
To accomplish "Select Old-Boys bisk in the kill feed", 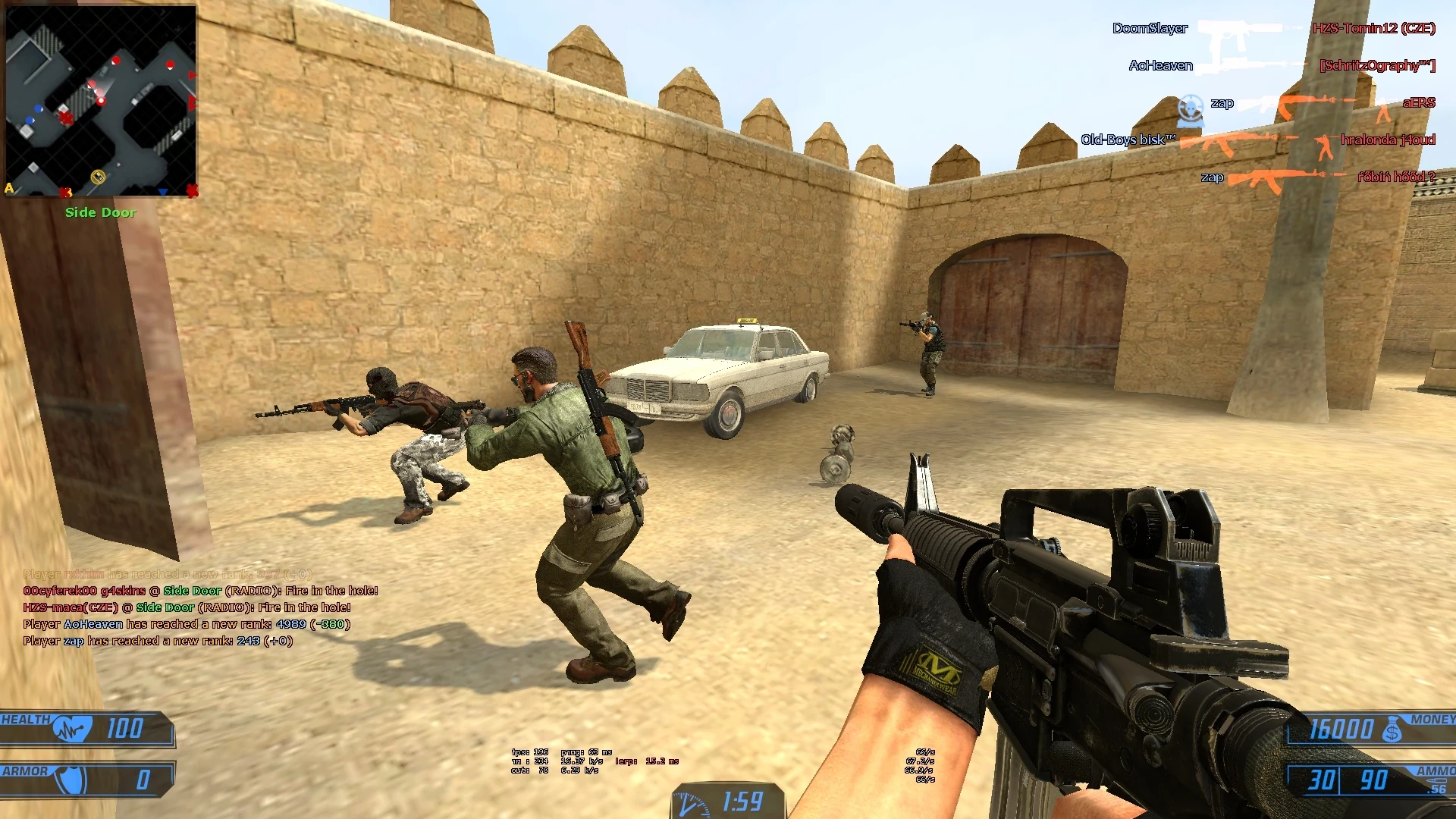I will pyautogui.click(x=1128, y=140).
